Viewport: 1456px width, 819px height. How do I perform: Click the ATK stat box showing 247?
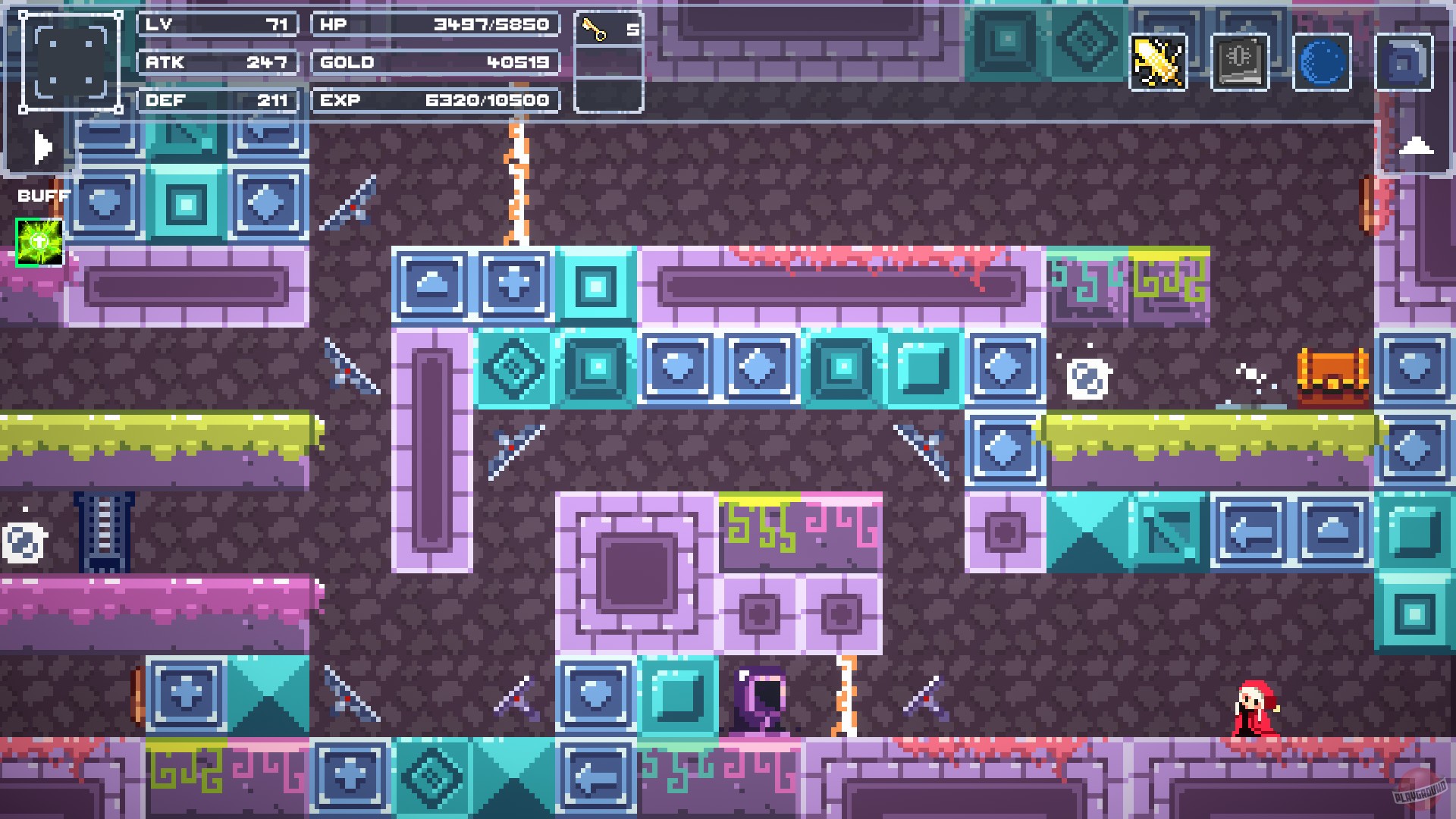pyautogui.click(x=217, y=63)
